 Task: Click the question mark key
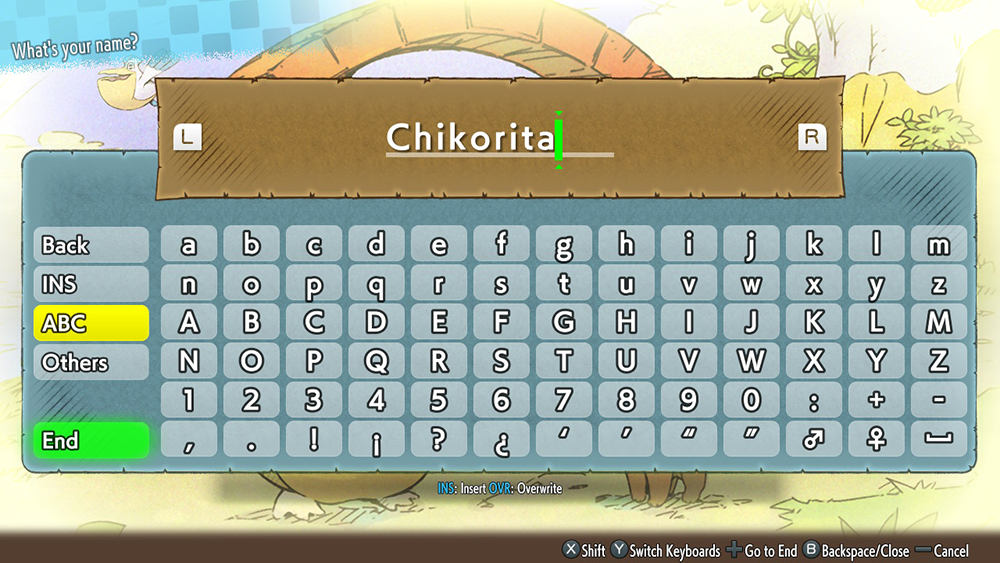coord(439,440)
